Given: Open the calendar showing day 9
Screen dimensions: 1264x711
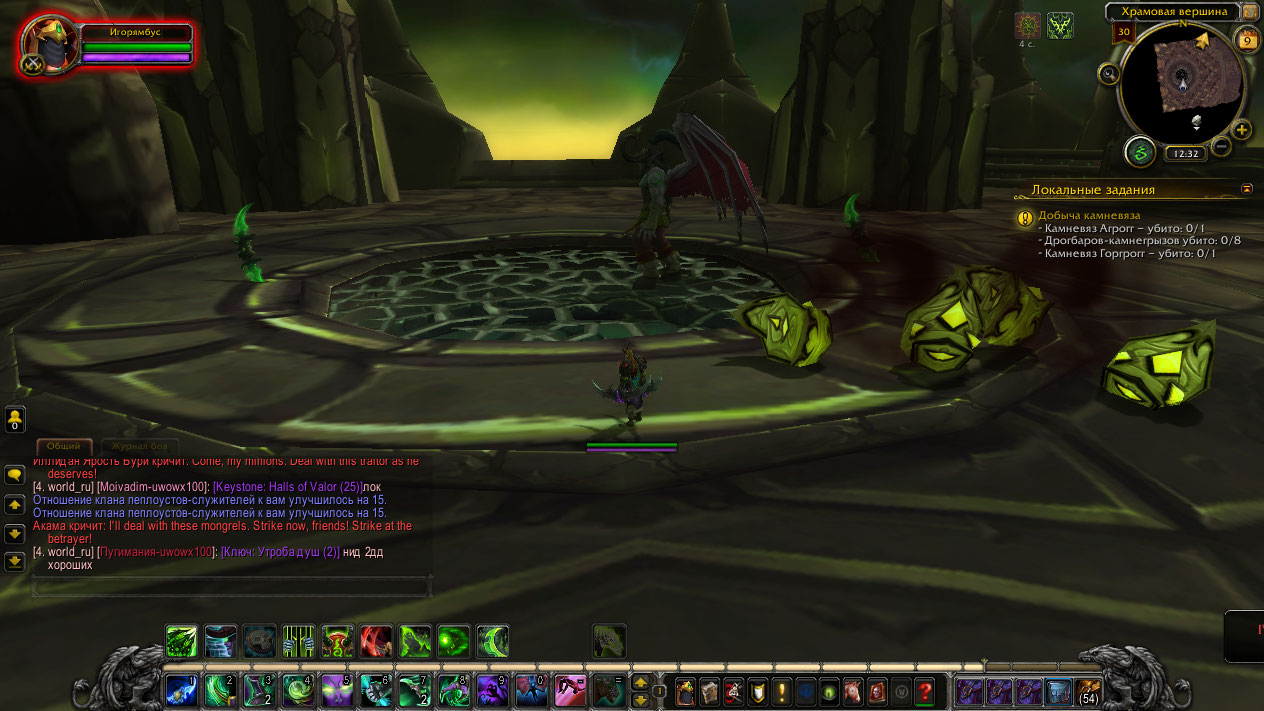Looking at the screenshot, I should click(1247, 39).
